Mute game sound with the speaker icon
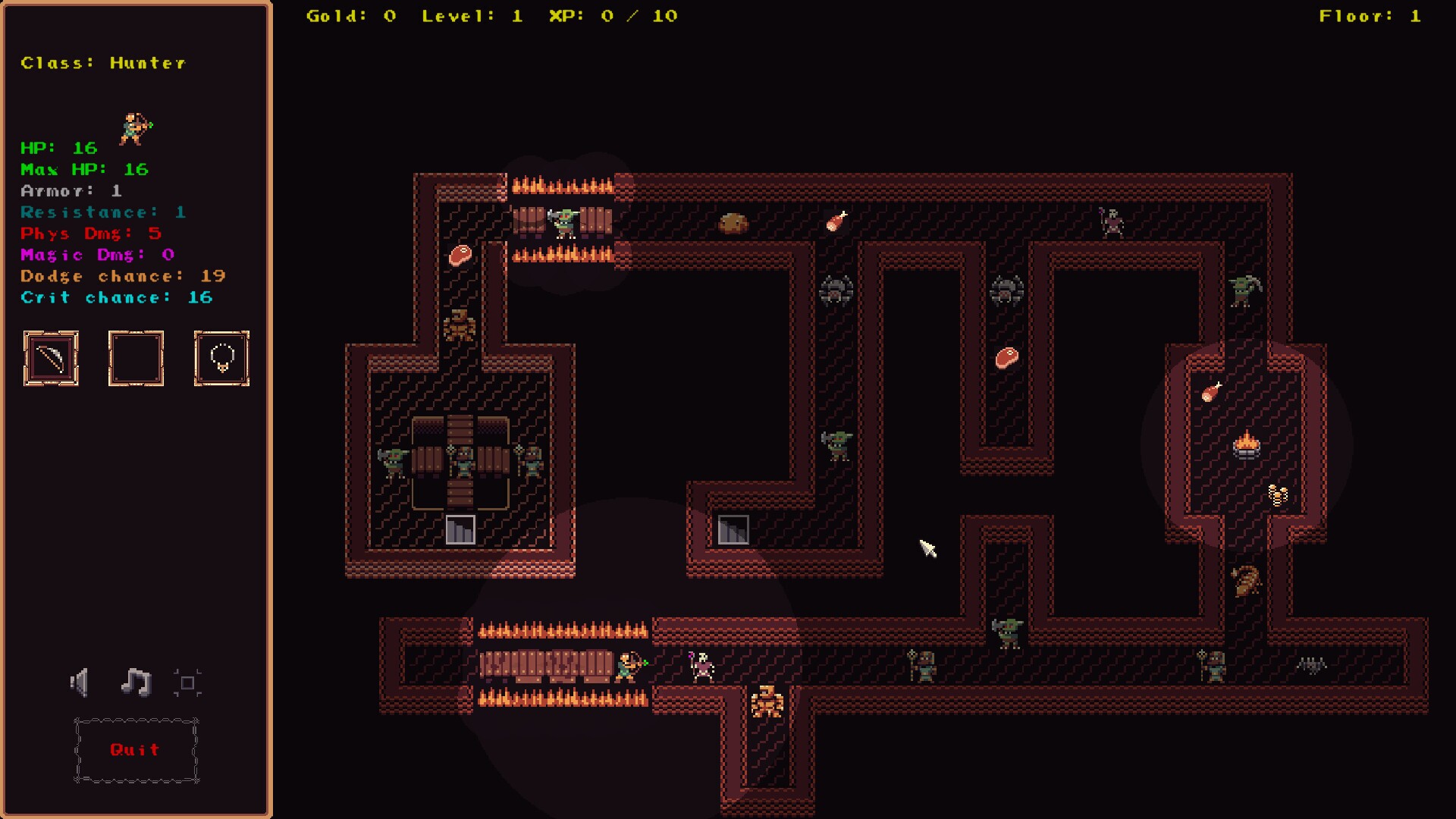The width and height of the screenshot is (1456, 819). [80, 682]
